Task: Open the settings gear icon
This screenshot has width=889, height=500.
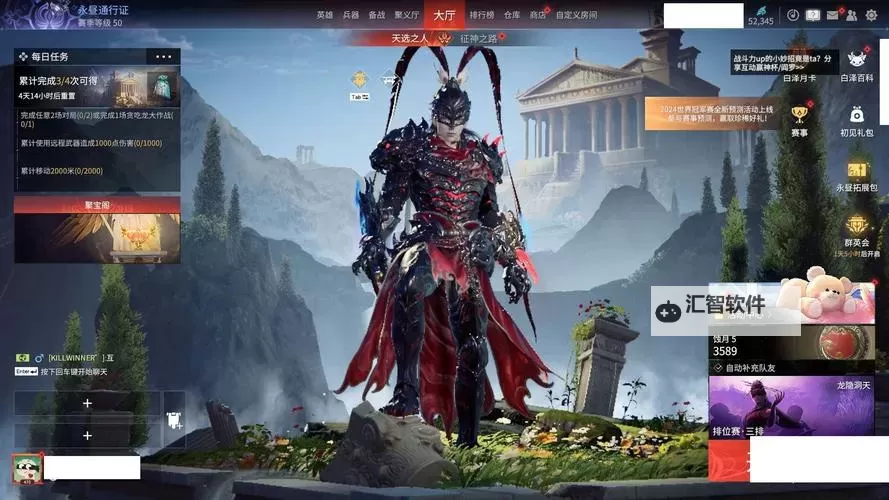Action: (x=871, y=15)
